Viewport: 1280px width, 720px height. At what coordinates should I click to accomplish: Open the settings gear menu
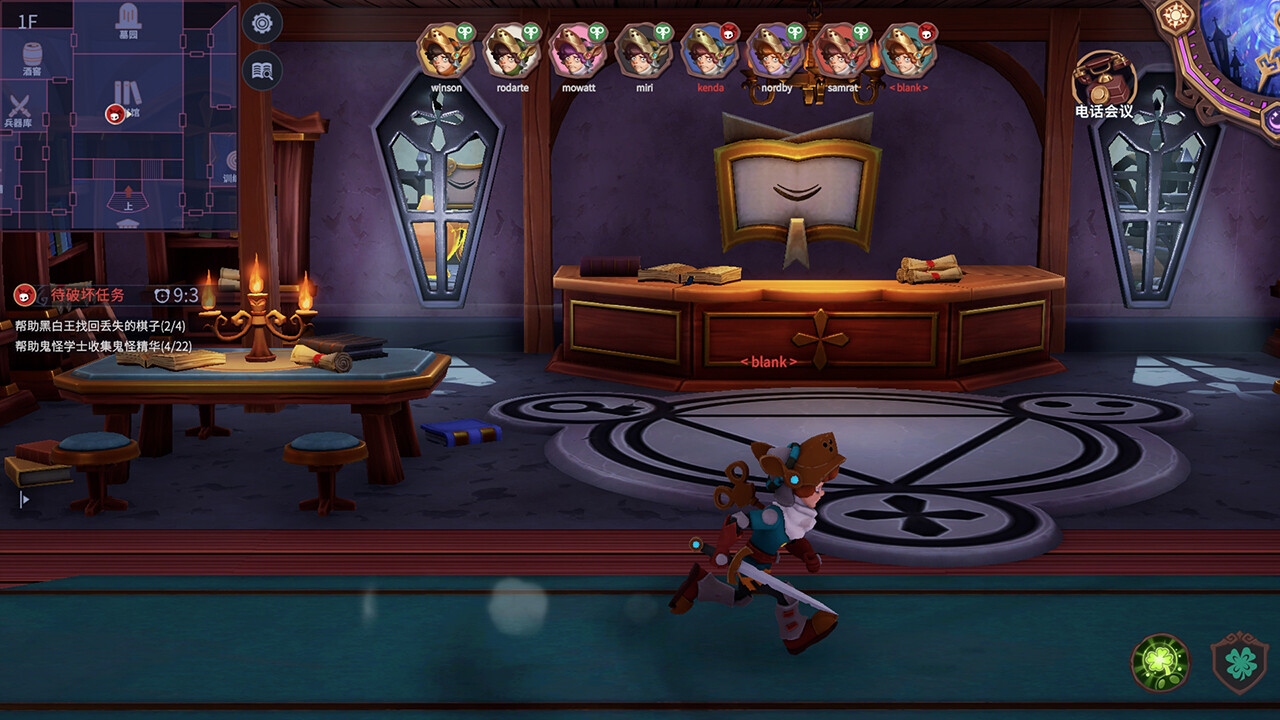(x=262, y=22)
